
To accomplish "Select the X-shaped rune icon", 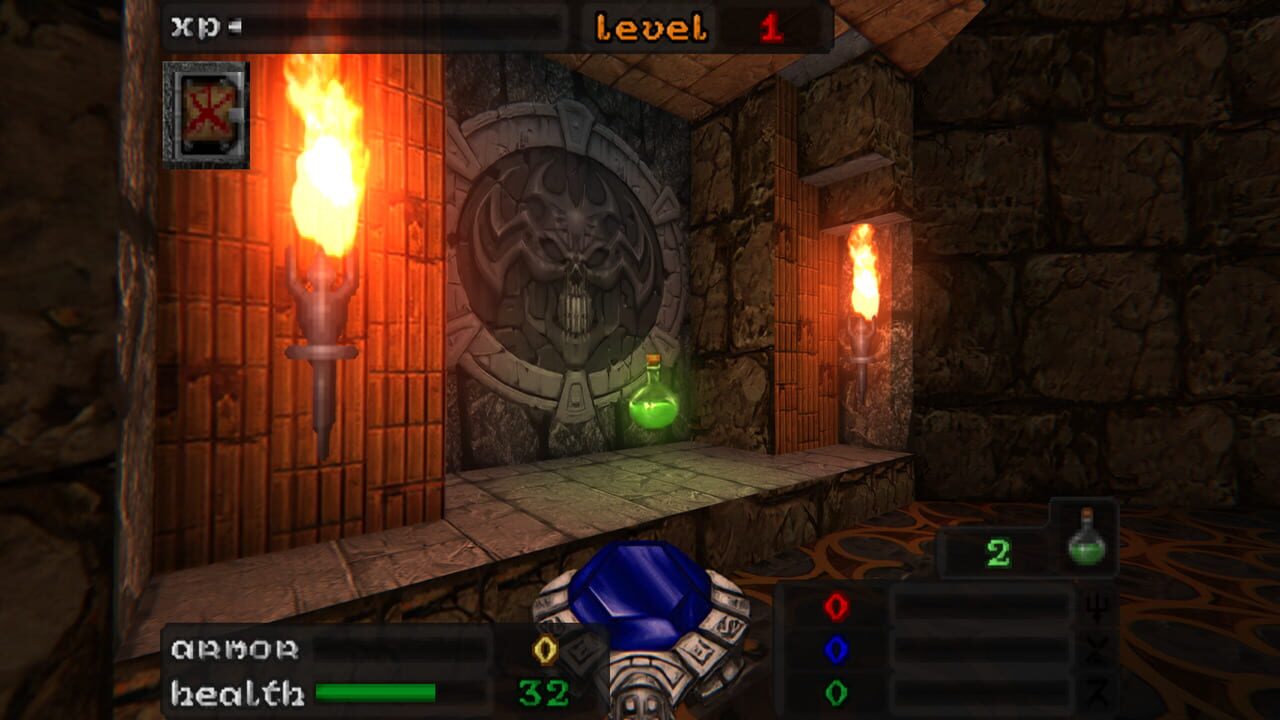I will pos(1096,650).
